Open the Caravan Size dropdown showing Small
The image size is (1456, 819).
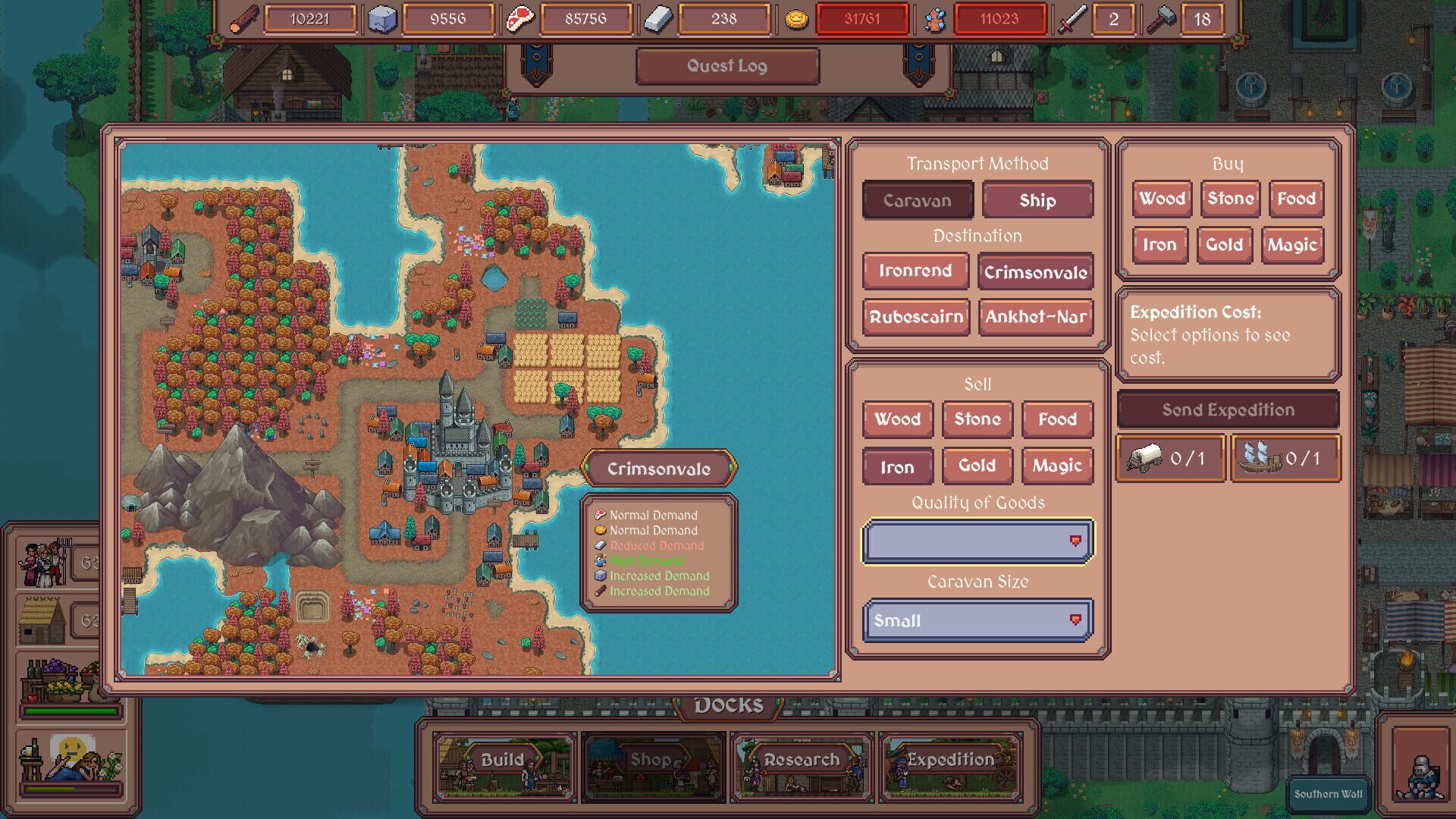[977, 620]
